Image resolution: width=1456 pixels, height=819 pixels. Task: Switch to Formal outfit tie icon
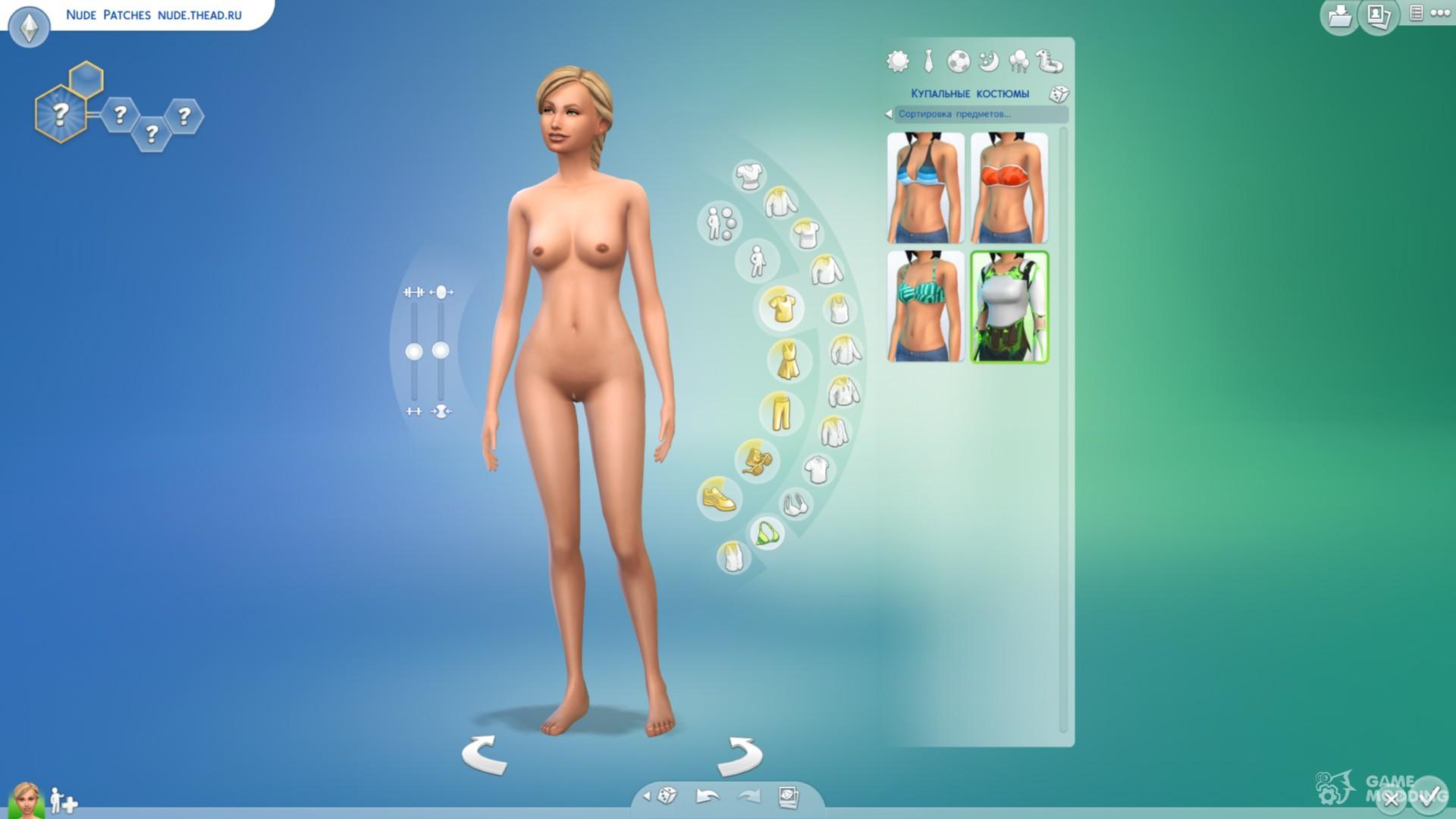(x=928, y=61)
